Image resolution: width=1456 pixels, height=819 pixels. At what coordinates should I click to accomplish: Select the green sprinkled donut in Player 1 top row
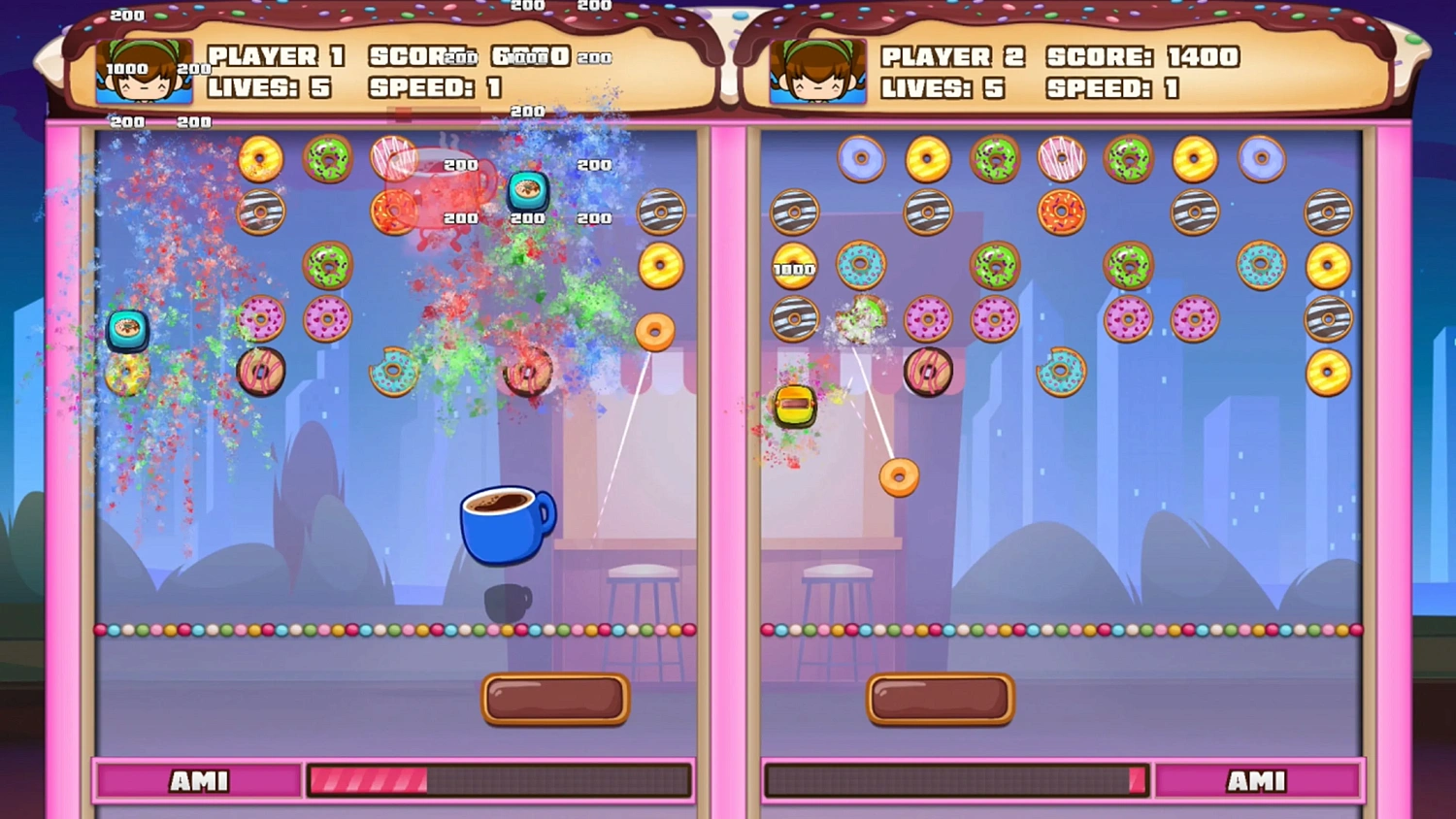point(328,157)
